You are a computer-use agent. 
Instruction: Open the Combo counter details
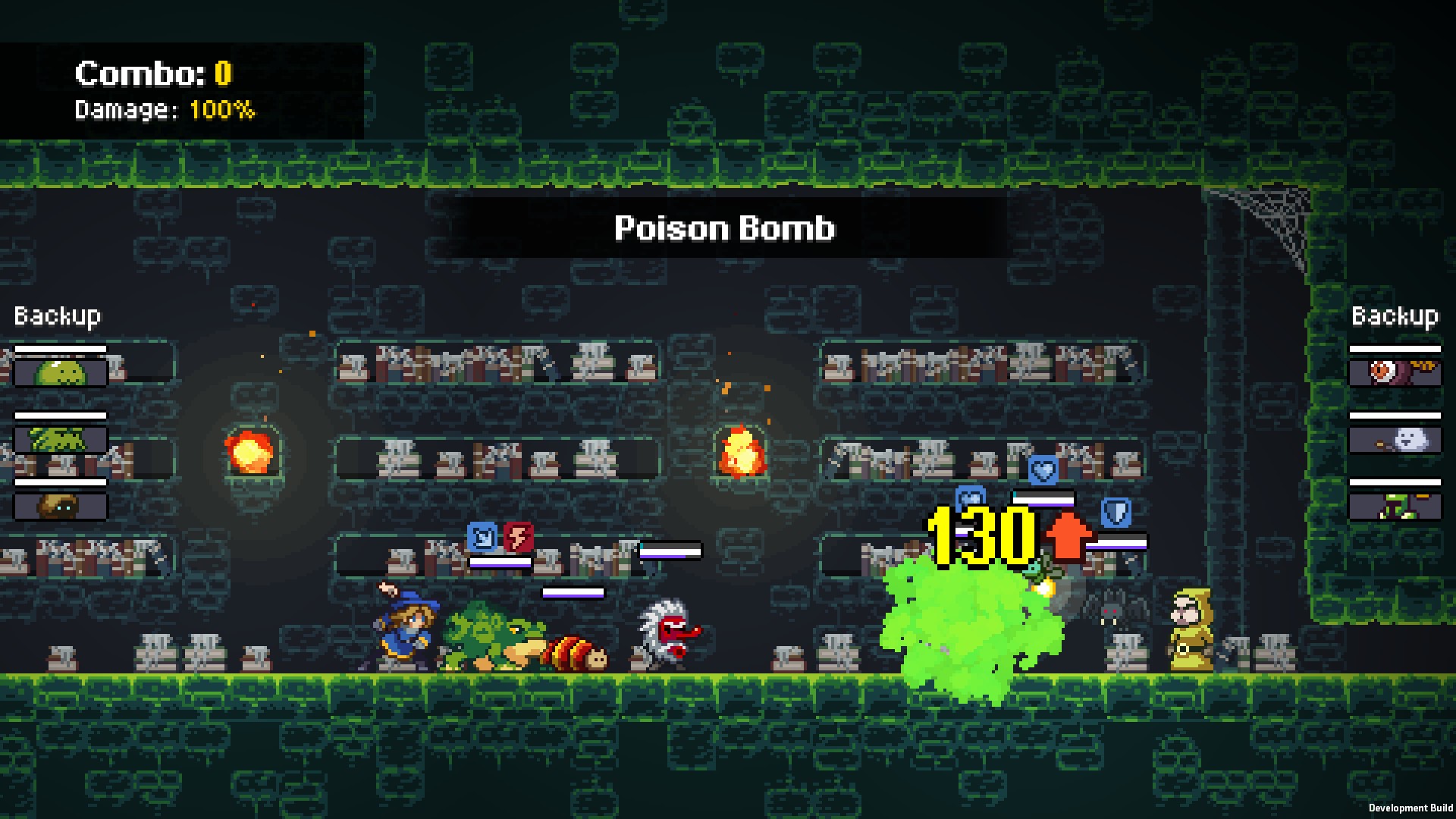click(x=150, y=74)
